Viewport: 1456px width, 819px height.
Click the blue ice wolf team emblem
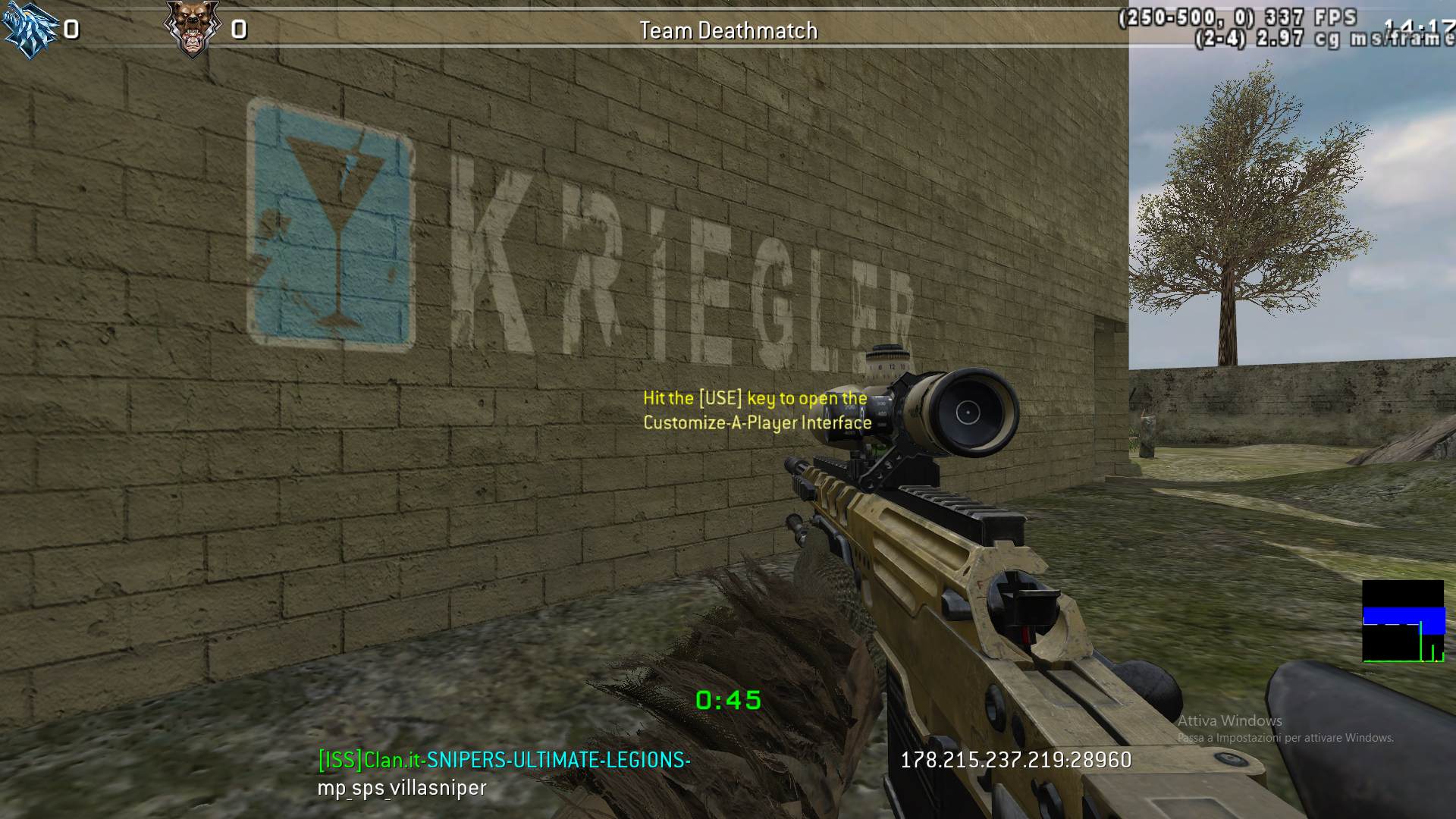[x=29, y=29]
